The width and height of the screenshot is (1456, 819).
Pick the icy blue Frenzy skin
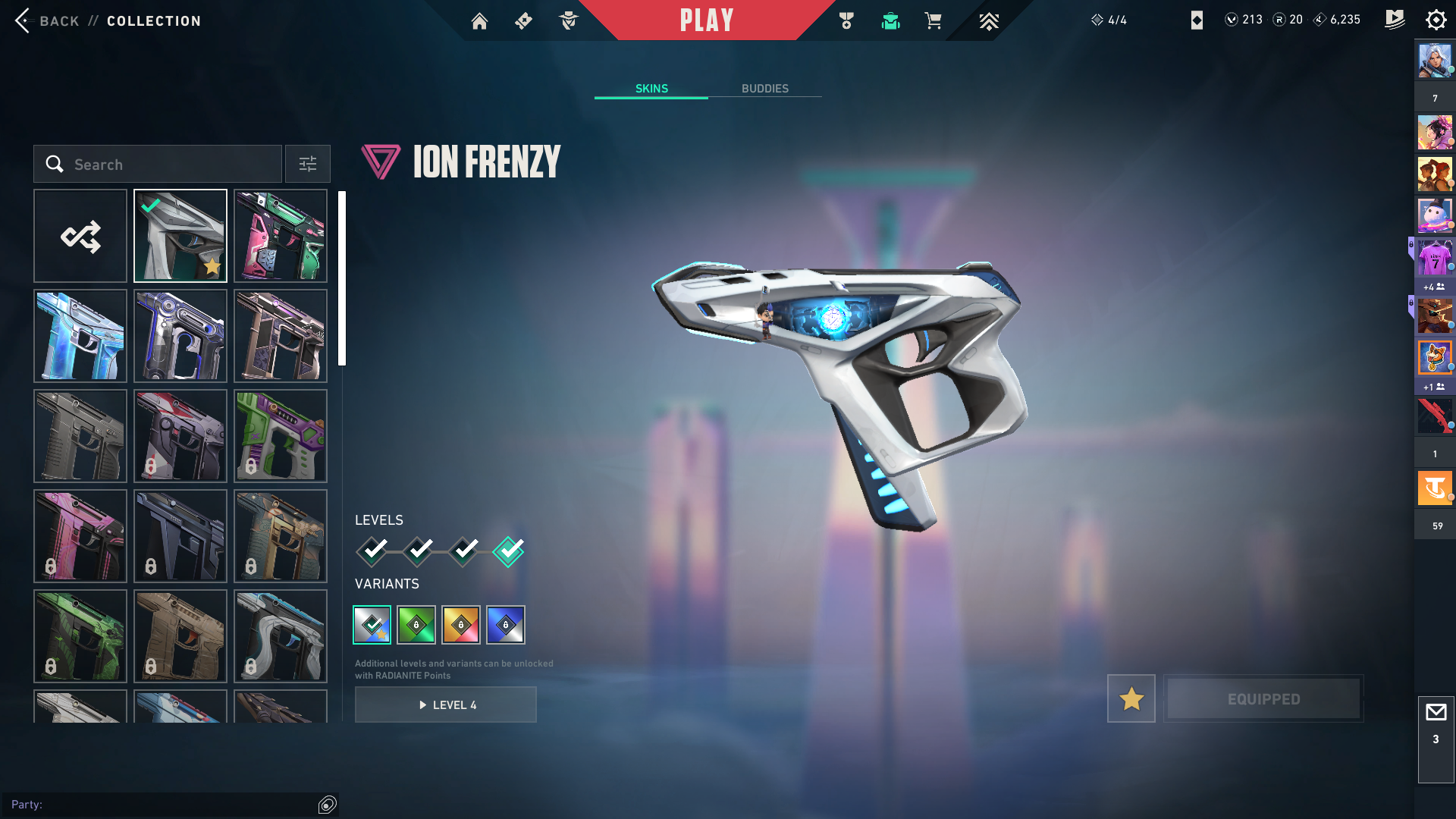[80, 336]
